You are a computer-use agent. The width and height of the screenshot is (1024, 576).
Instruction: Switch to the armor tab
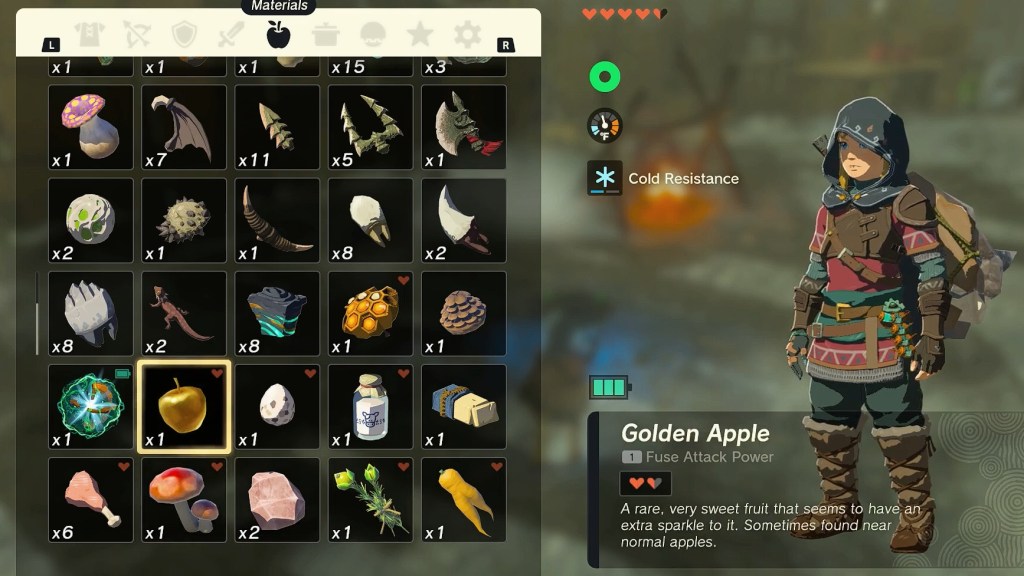[90, 35]
